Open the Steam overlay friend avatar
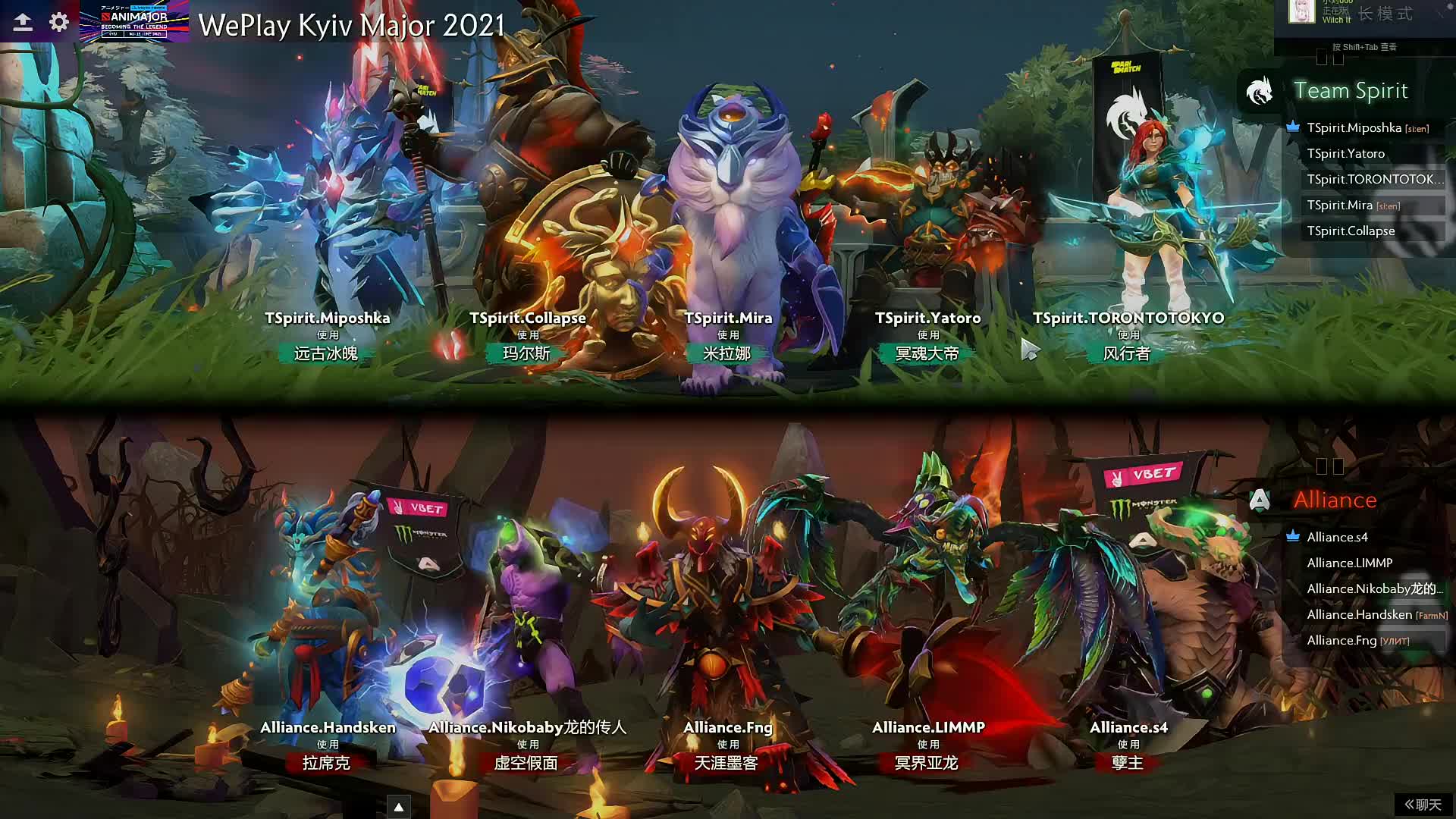 1301,12
